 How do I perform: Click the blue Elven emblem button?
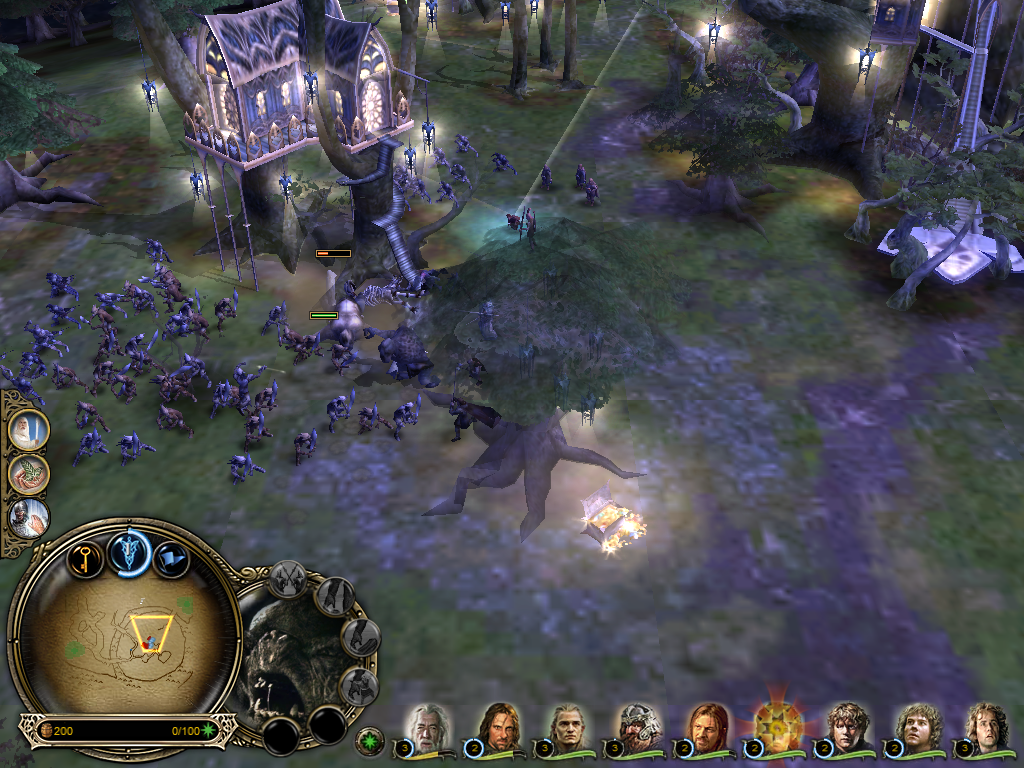130,553
